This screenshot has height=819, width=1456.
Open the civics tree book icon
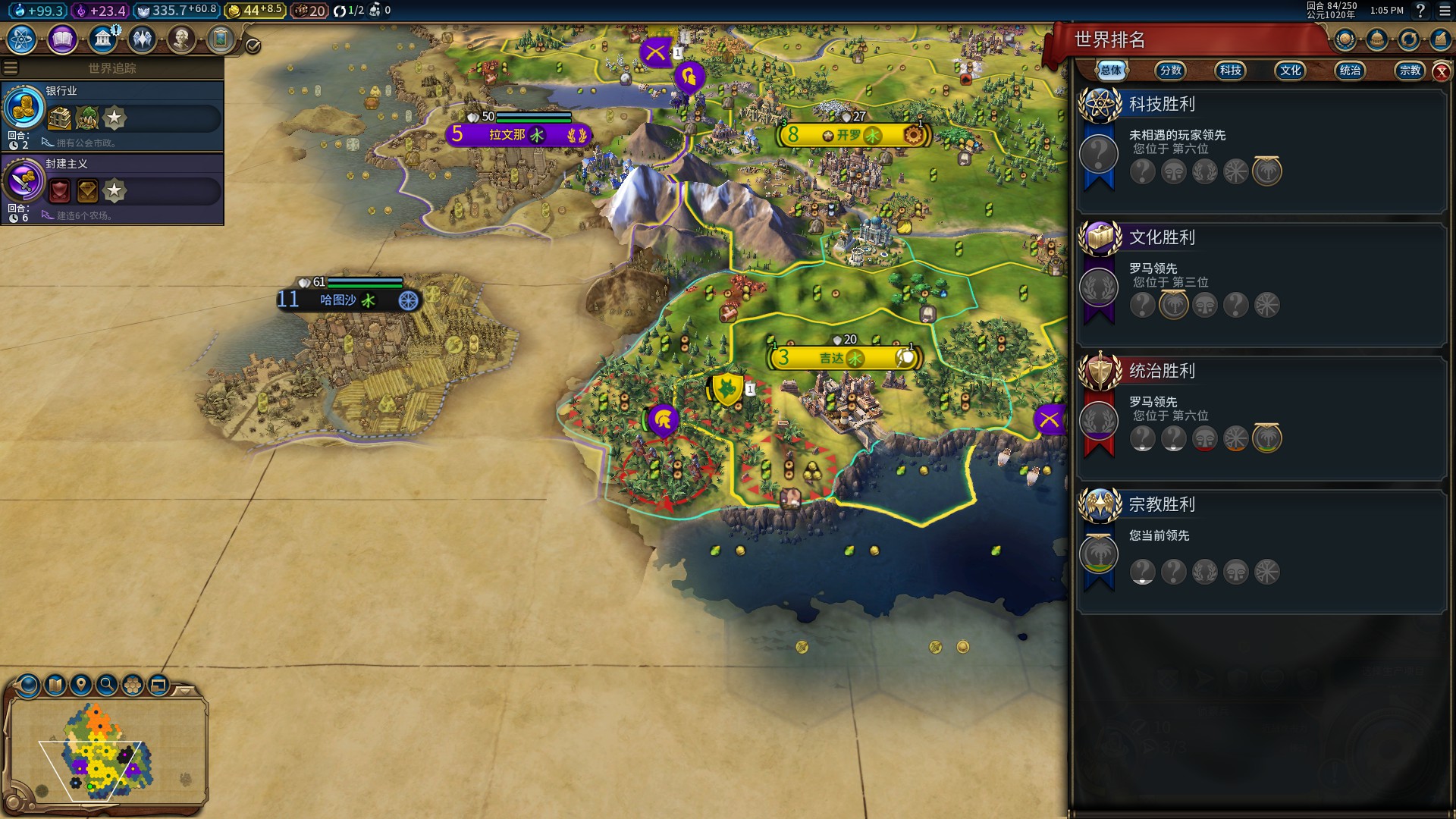pos(62,39)
